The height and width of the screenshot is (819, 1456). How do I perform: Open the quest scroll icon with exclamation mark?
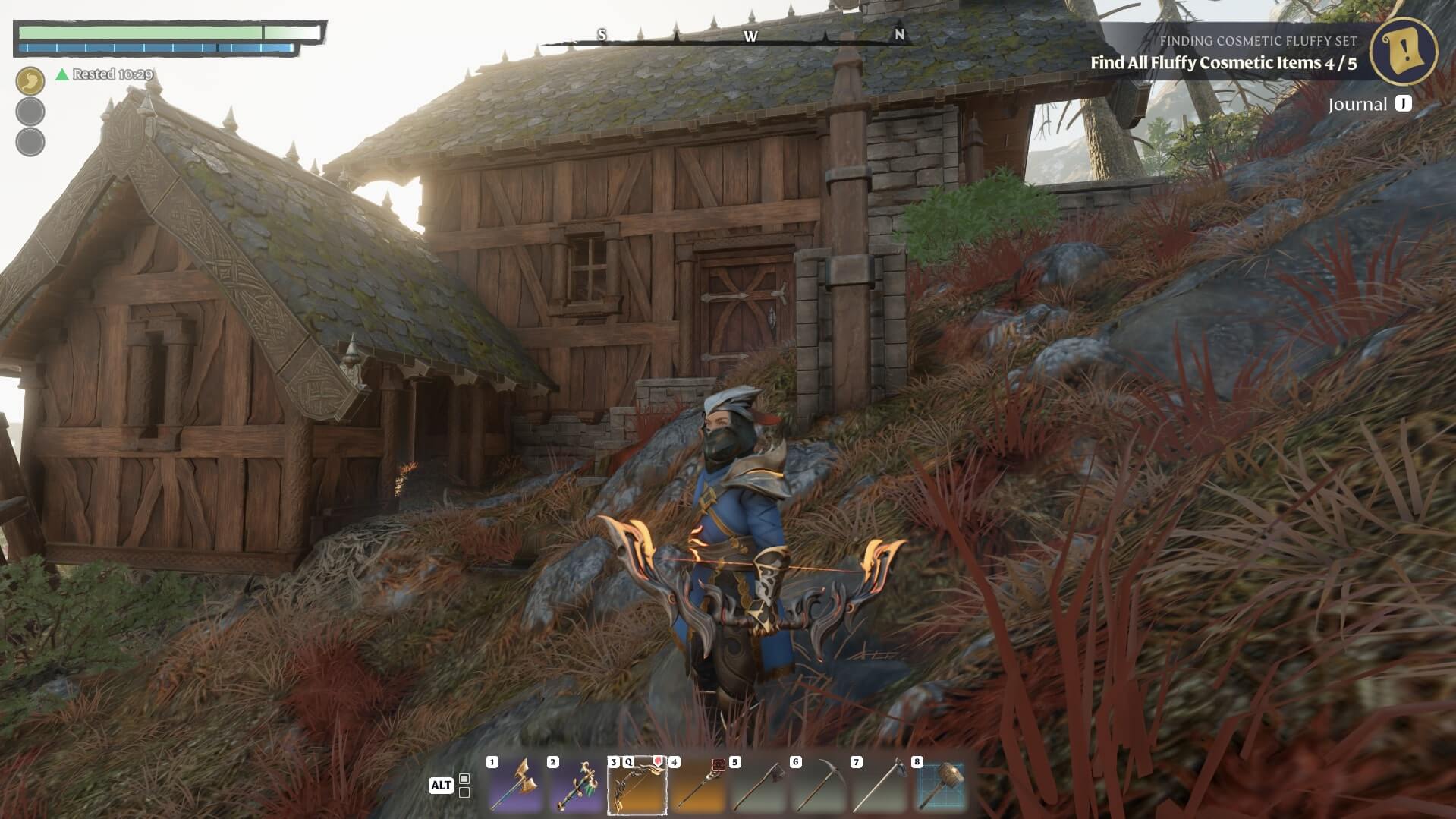point(1406,50)
